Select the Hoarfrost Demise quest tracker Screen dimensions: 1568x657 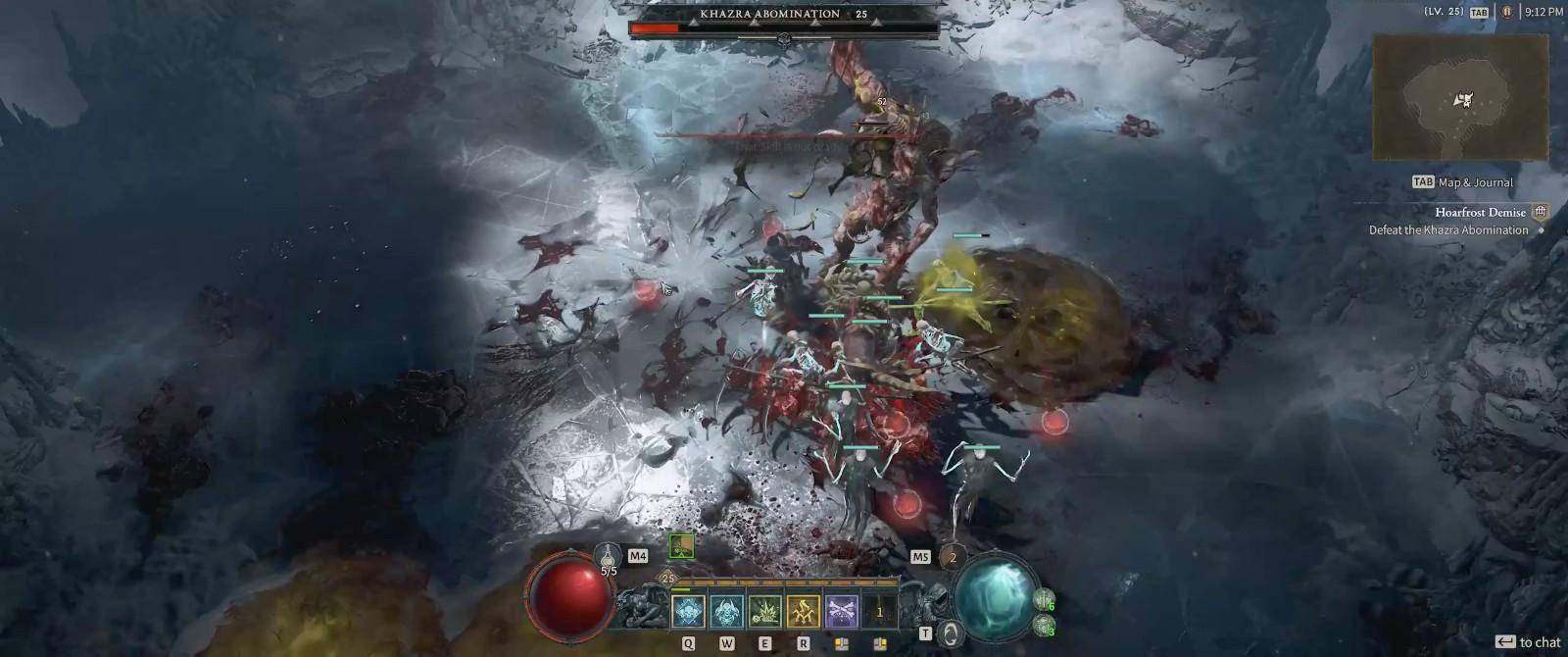pos(1480,212)
